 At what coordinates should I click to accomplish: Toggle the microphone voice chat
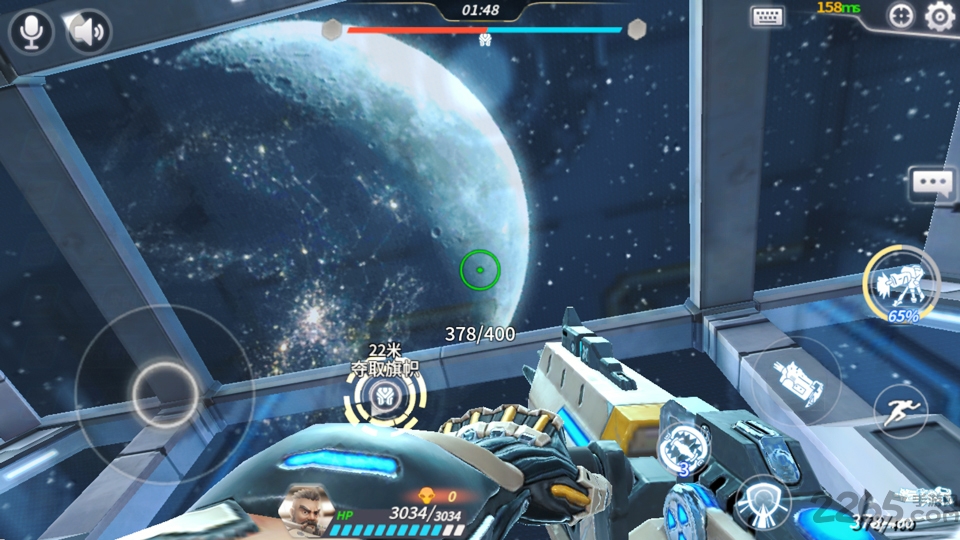coord(31,32)
